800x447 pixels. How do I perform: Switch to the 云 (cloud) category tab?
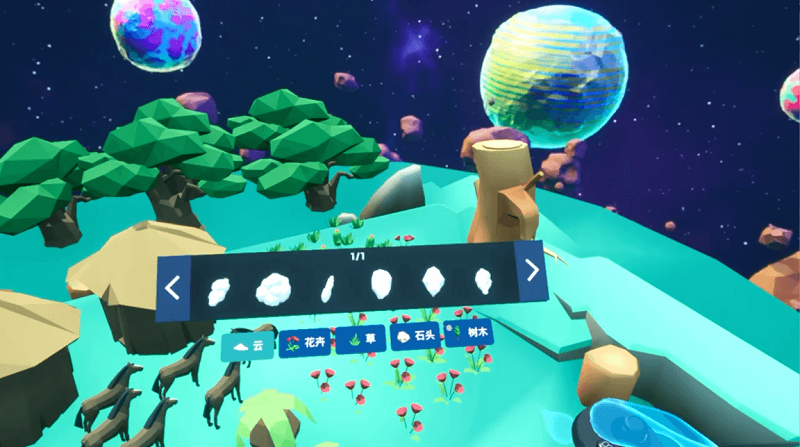tap(246, 346)
